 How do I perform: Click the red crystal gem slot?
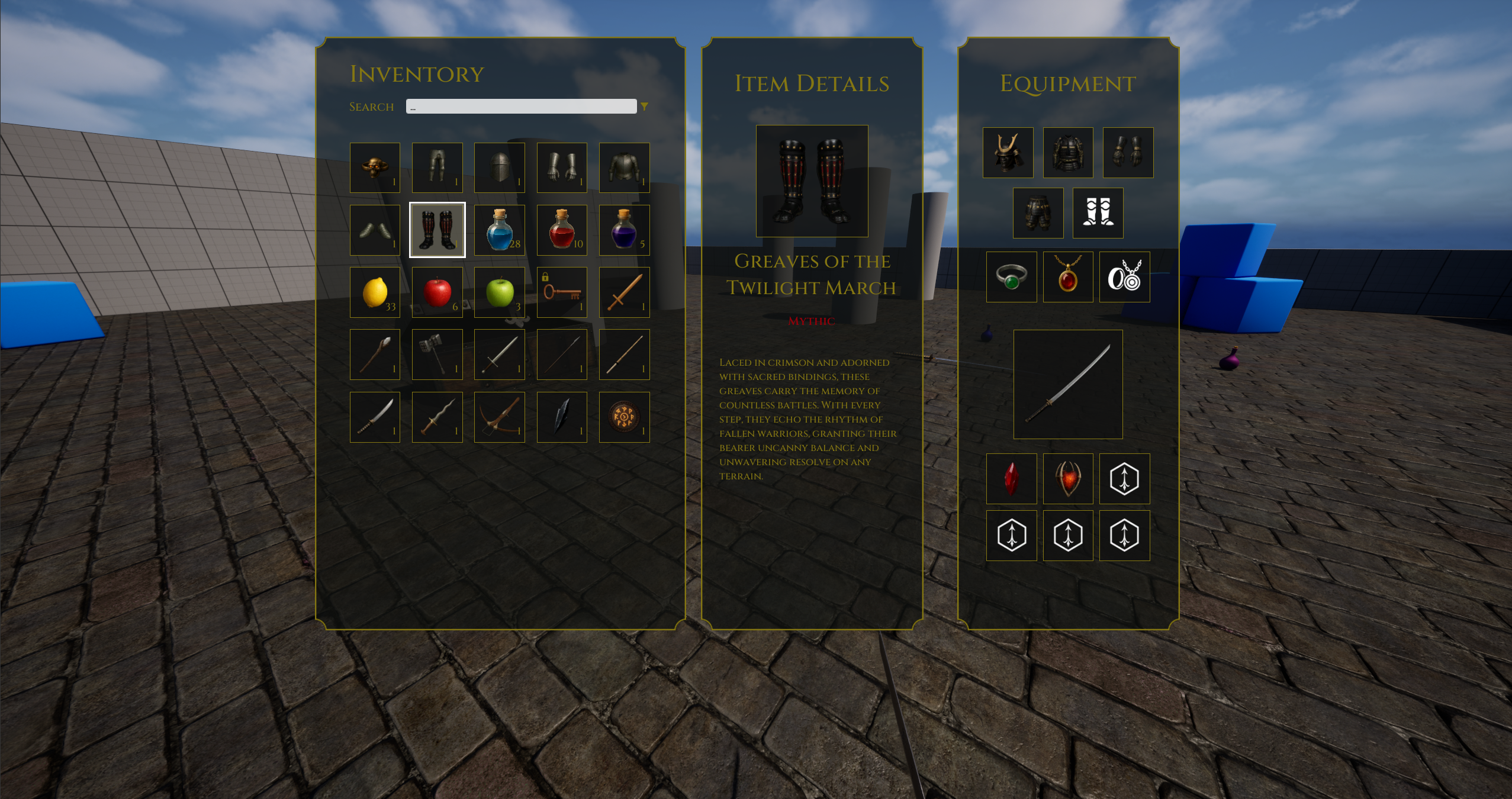1011,479
